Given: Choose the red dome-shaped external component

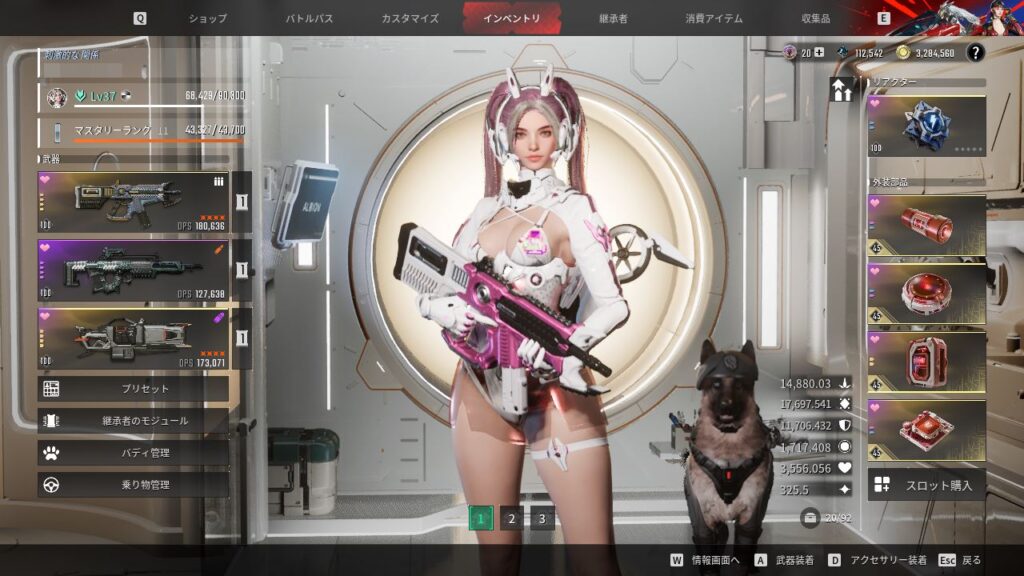Looking at the screenshot, I should (x=926, y=294).
